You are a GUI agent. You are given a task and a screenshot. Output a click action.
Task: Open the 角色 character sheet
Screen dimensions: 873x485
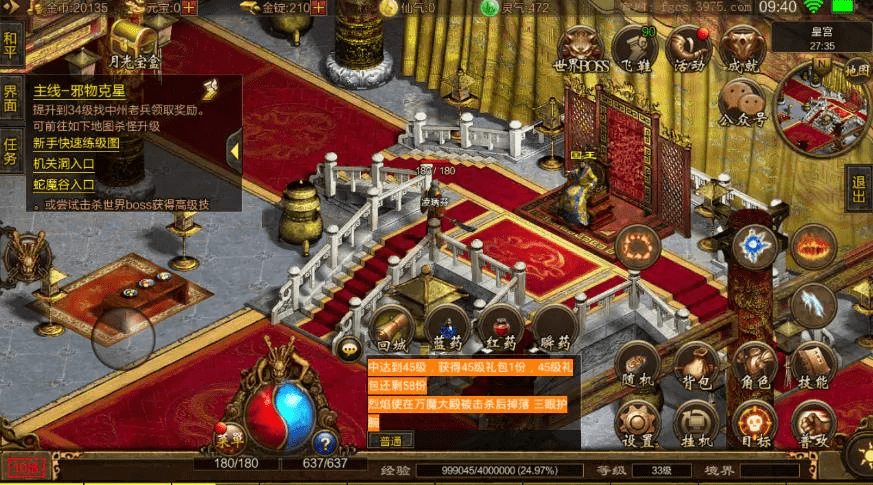753,365
